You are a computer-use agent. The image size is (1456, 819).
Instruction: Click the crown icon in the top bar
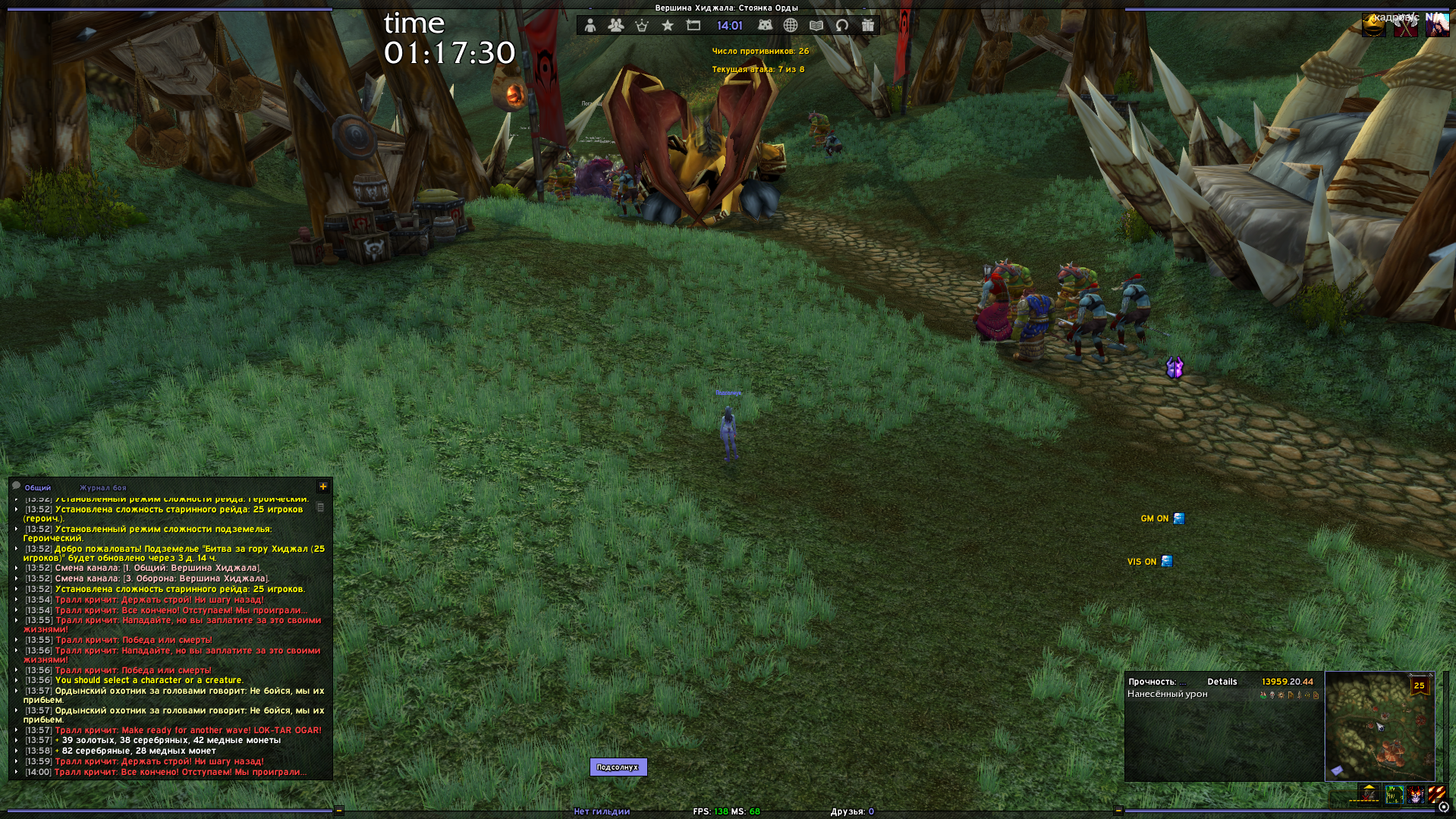642,26
